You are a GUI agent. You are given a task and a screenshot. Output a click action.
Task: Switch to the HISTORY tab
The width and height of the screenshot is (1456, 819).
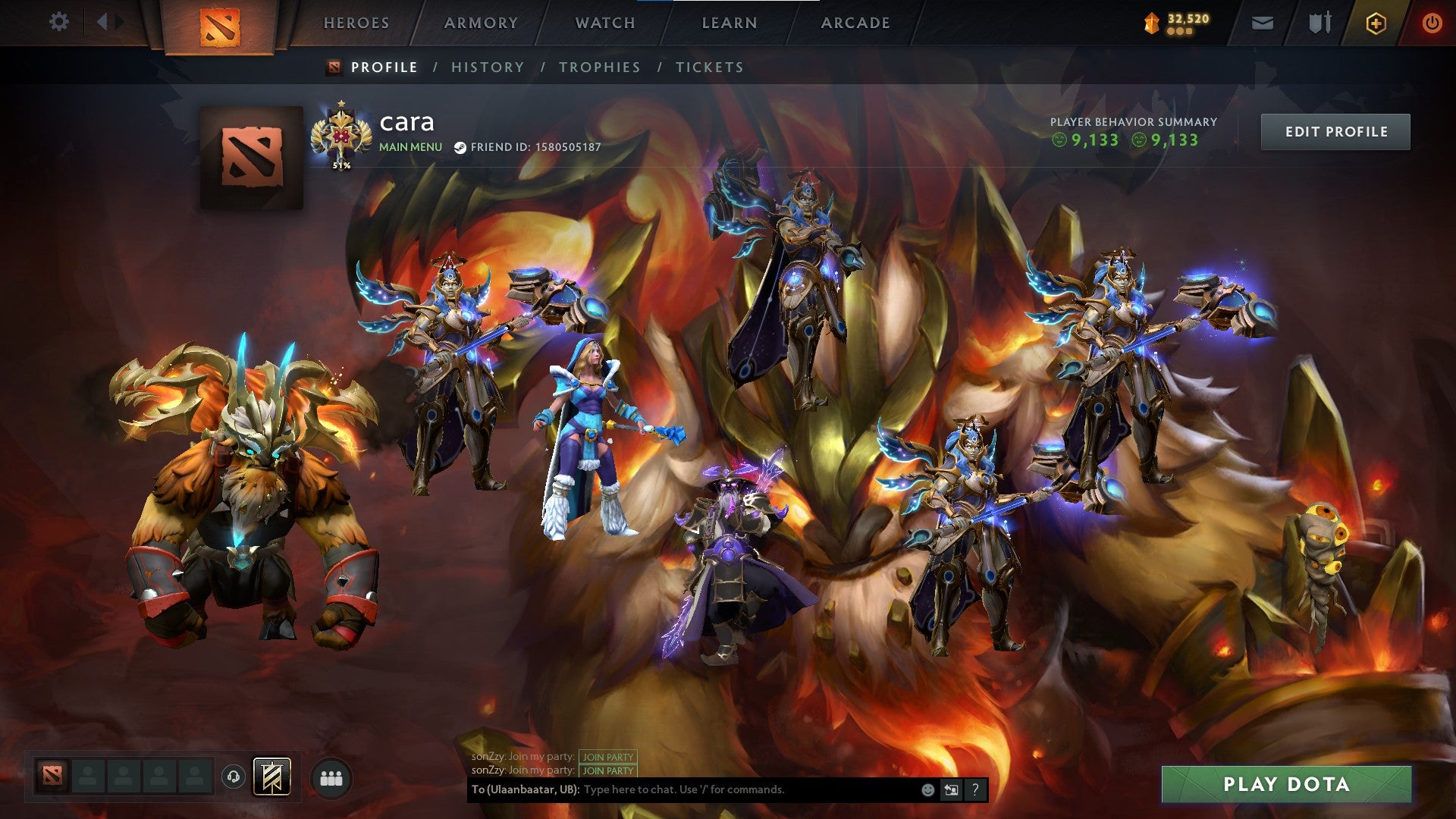click(x=486, y=67)
